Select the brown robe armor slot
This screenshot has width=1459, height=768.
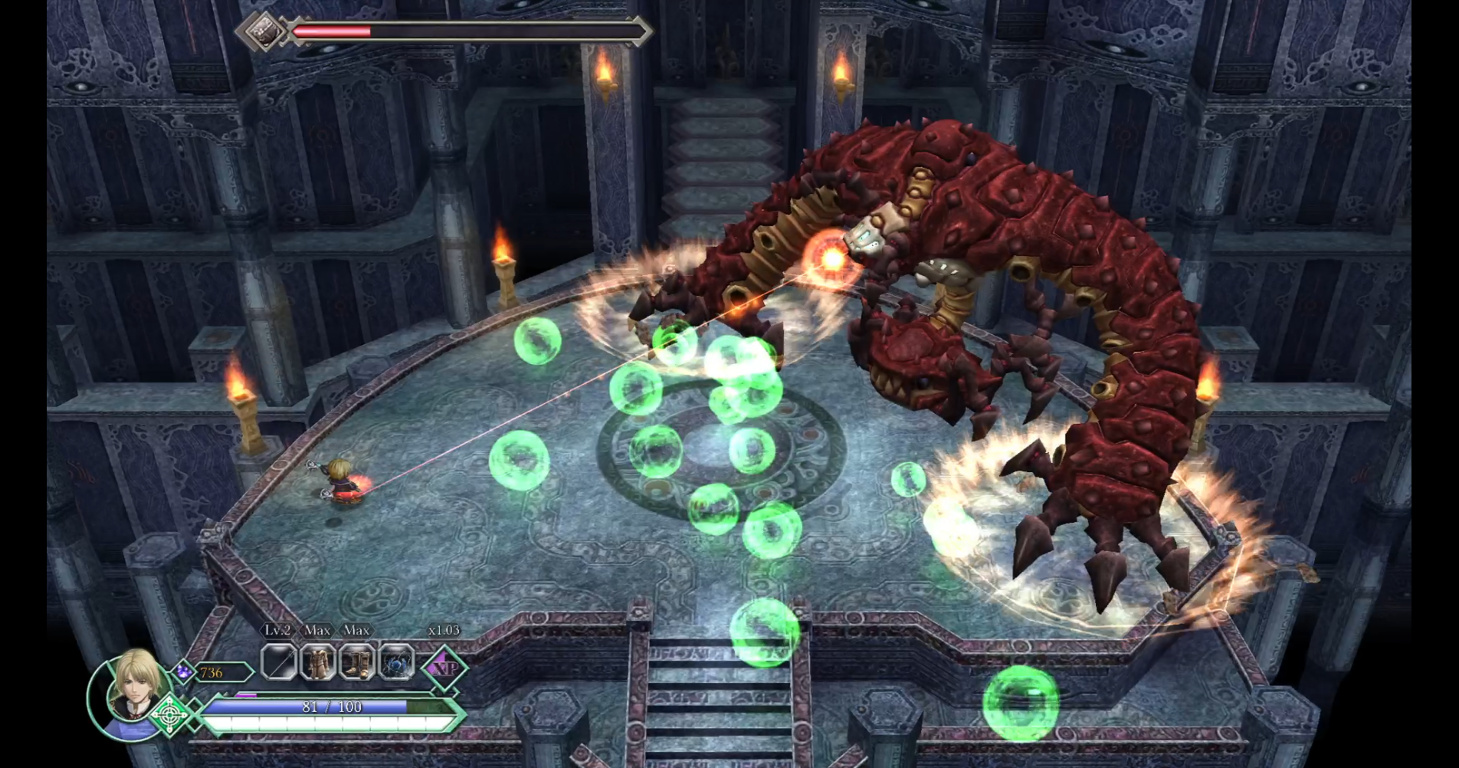[318, 662]
